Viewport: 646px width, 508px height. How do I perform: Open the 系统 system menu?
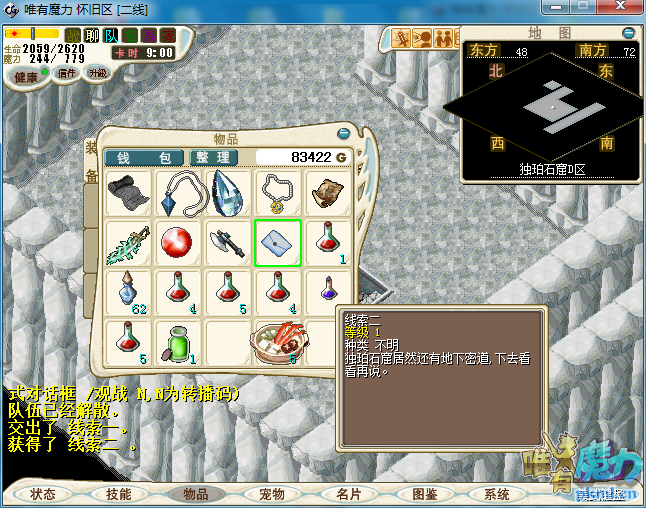[497, 494]
